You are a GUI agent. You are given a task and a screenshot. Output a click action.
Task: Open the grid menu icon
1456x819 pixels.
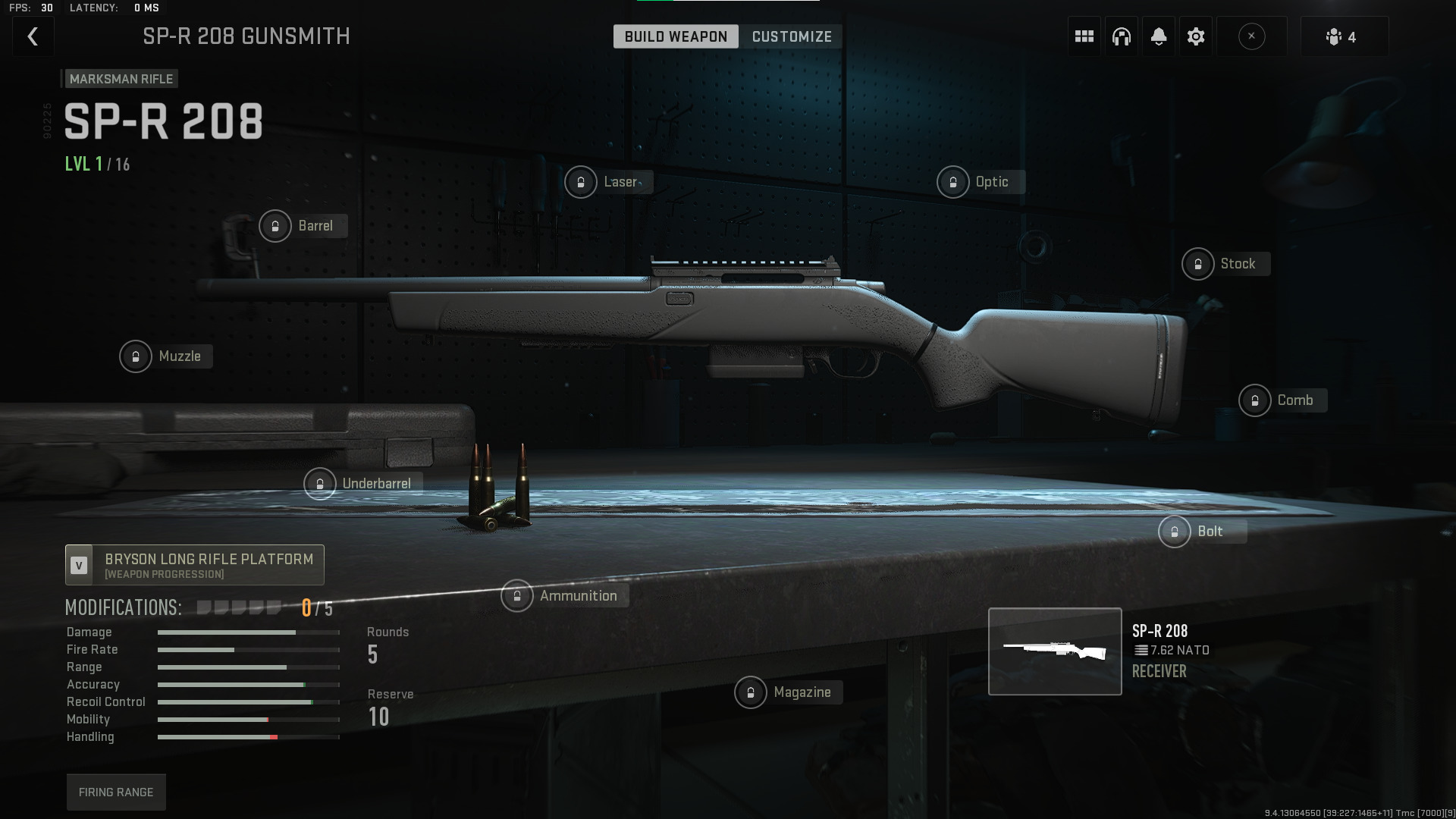click(1084, 36)
